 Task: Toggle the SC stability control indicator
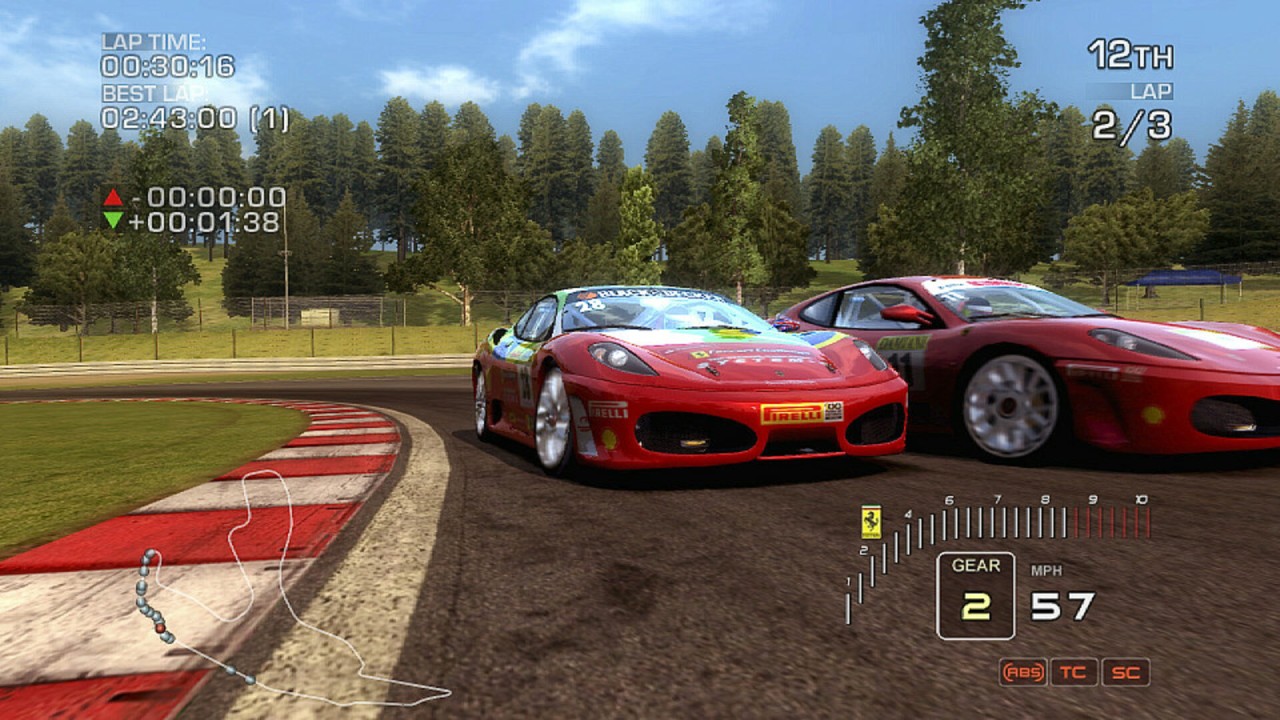[1126, 672]
